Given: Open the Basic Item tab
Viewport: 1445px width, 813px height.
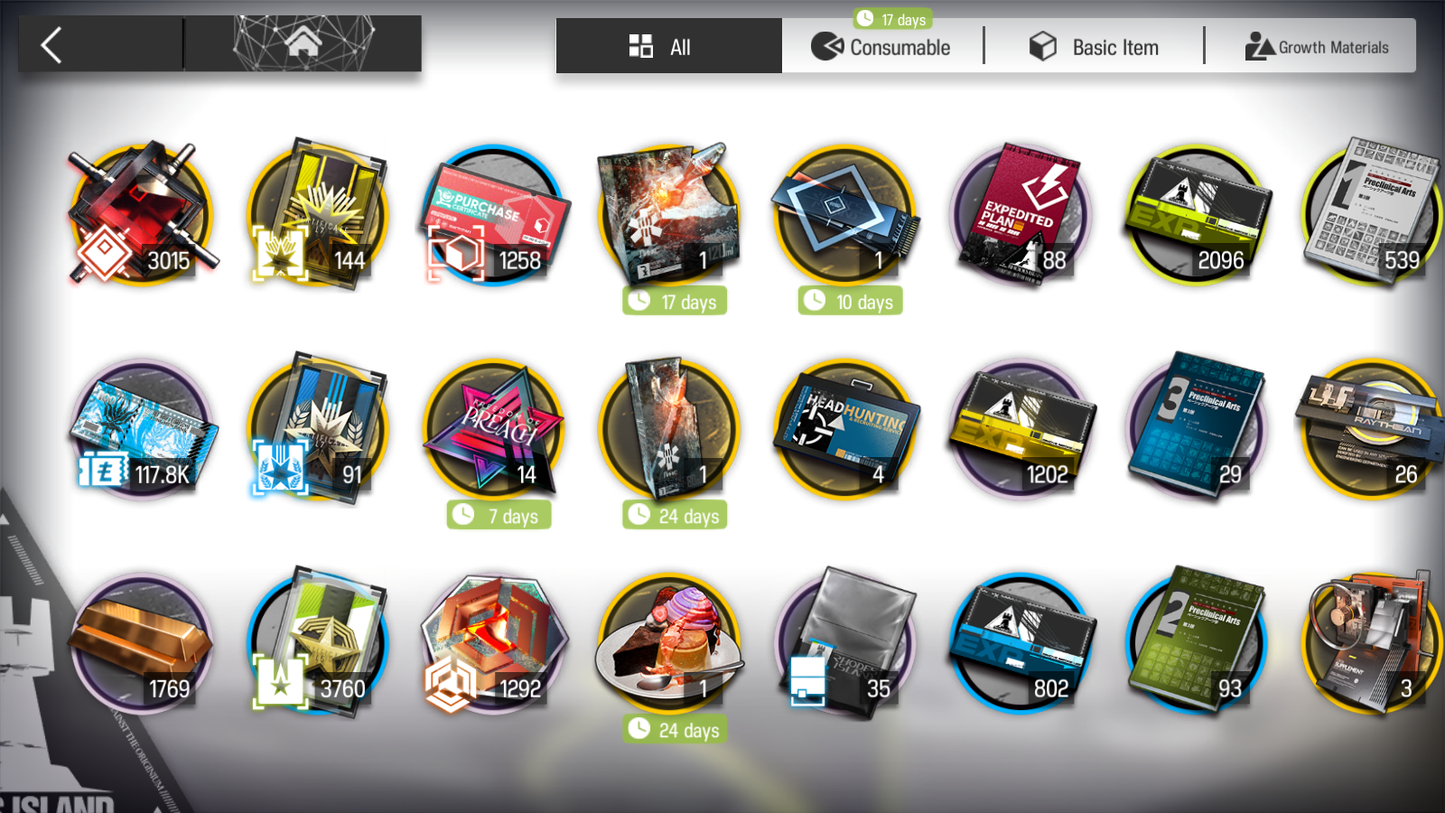Looking at the screenshot, I should 1094,47.
